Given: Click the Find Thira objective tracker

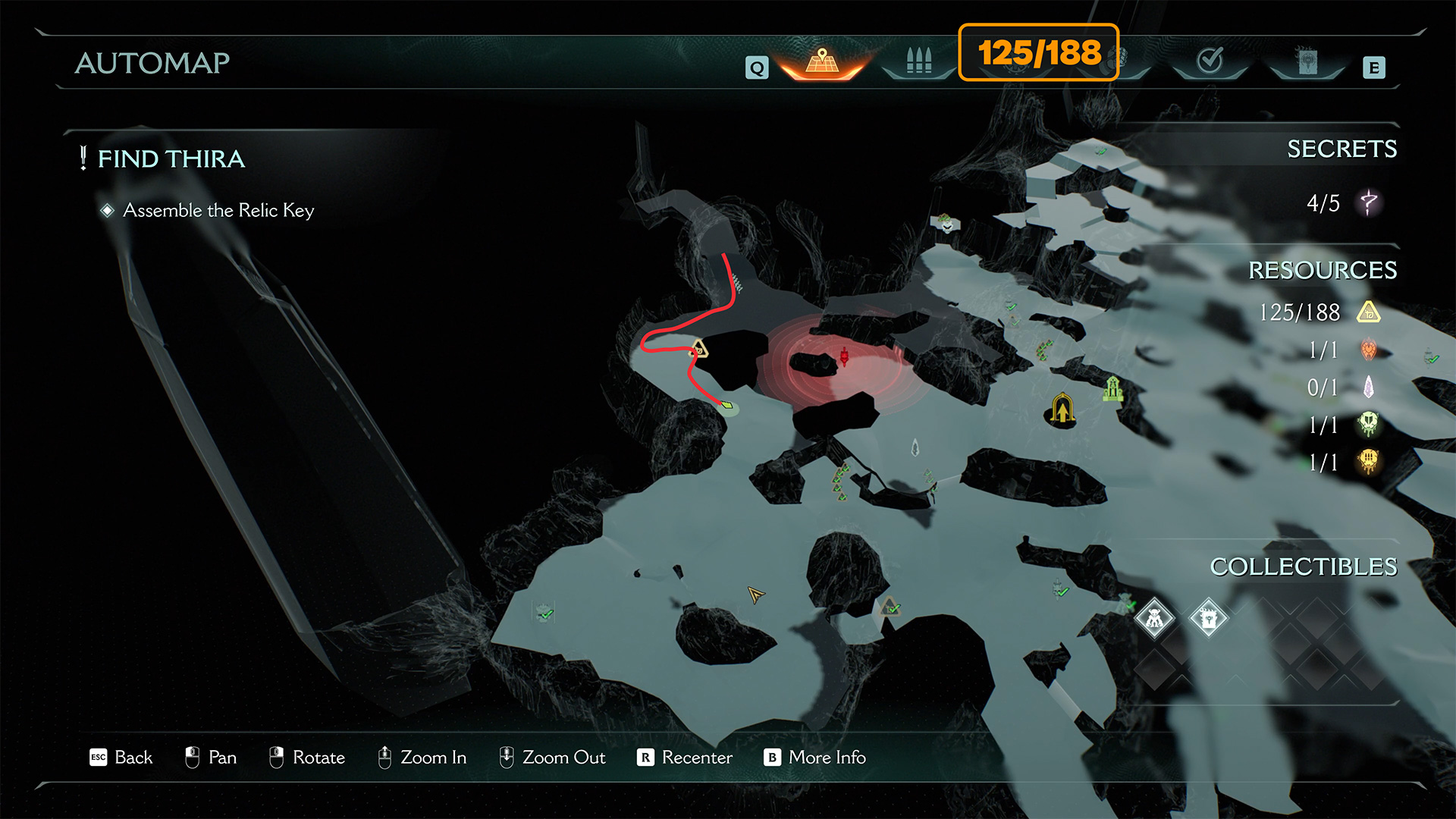Looking at the screenshot, I should coord(171,159).
